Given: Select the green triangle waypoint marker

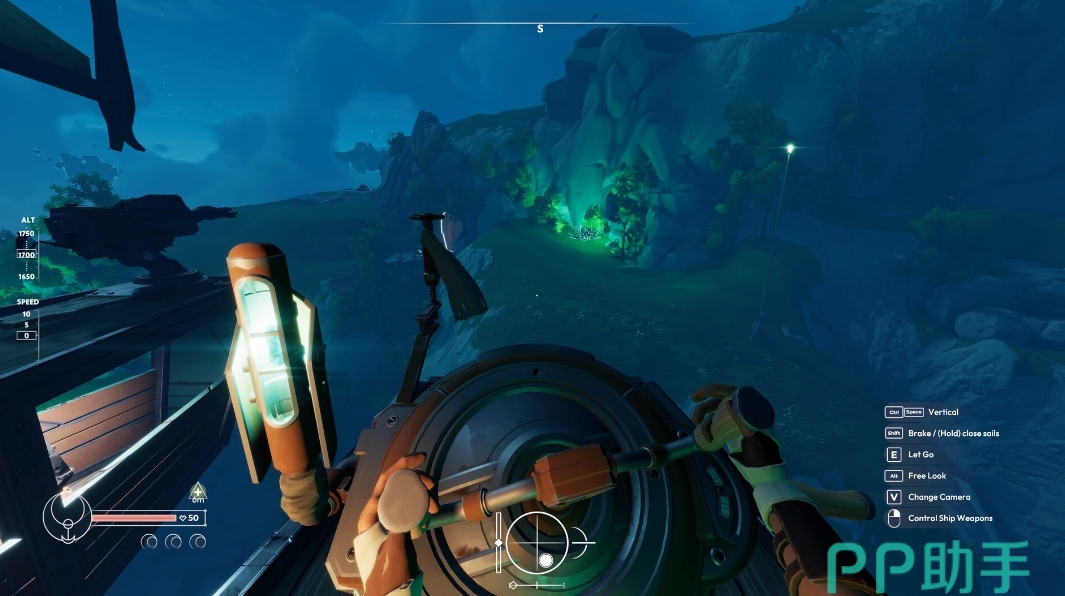Looking at the screenshot, I should [198, 491].
